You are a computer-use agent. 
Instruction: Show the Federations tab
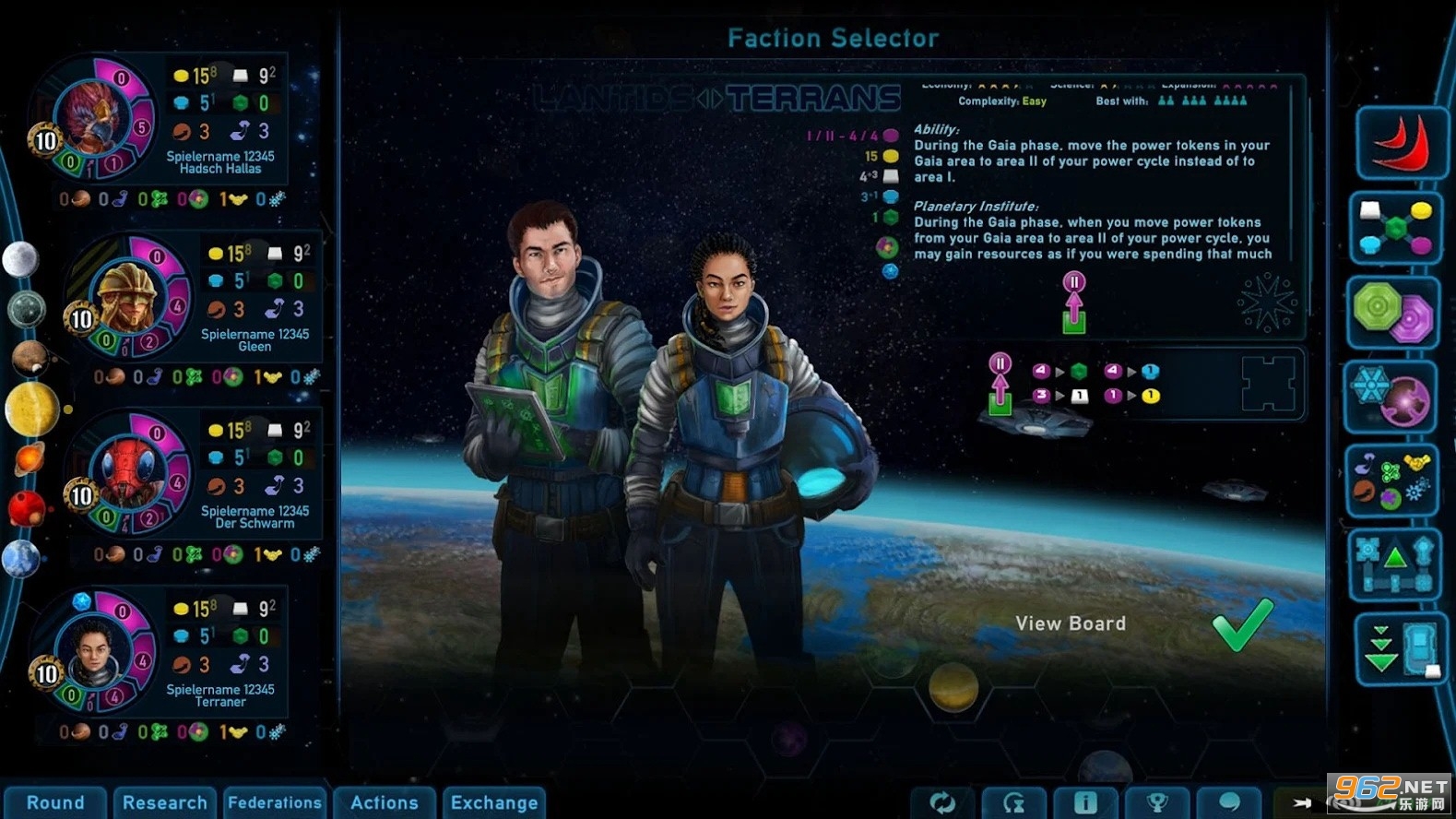pos(275,802)
